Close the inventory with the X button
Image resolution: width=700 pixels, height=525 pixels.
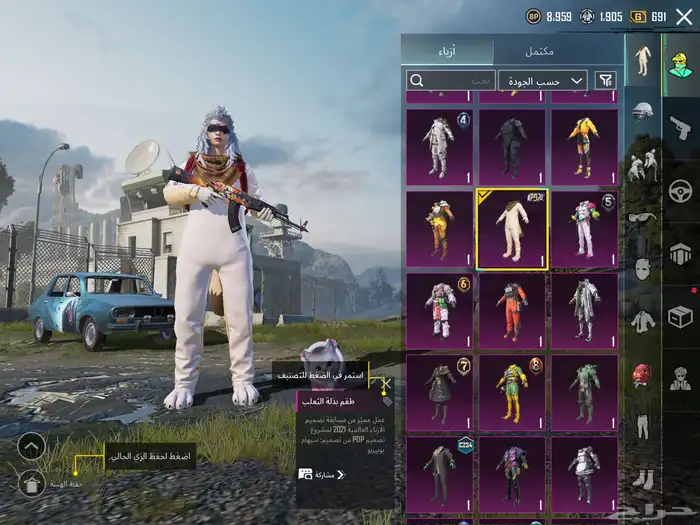[684, 17]
